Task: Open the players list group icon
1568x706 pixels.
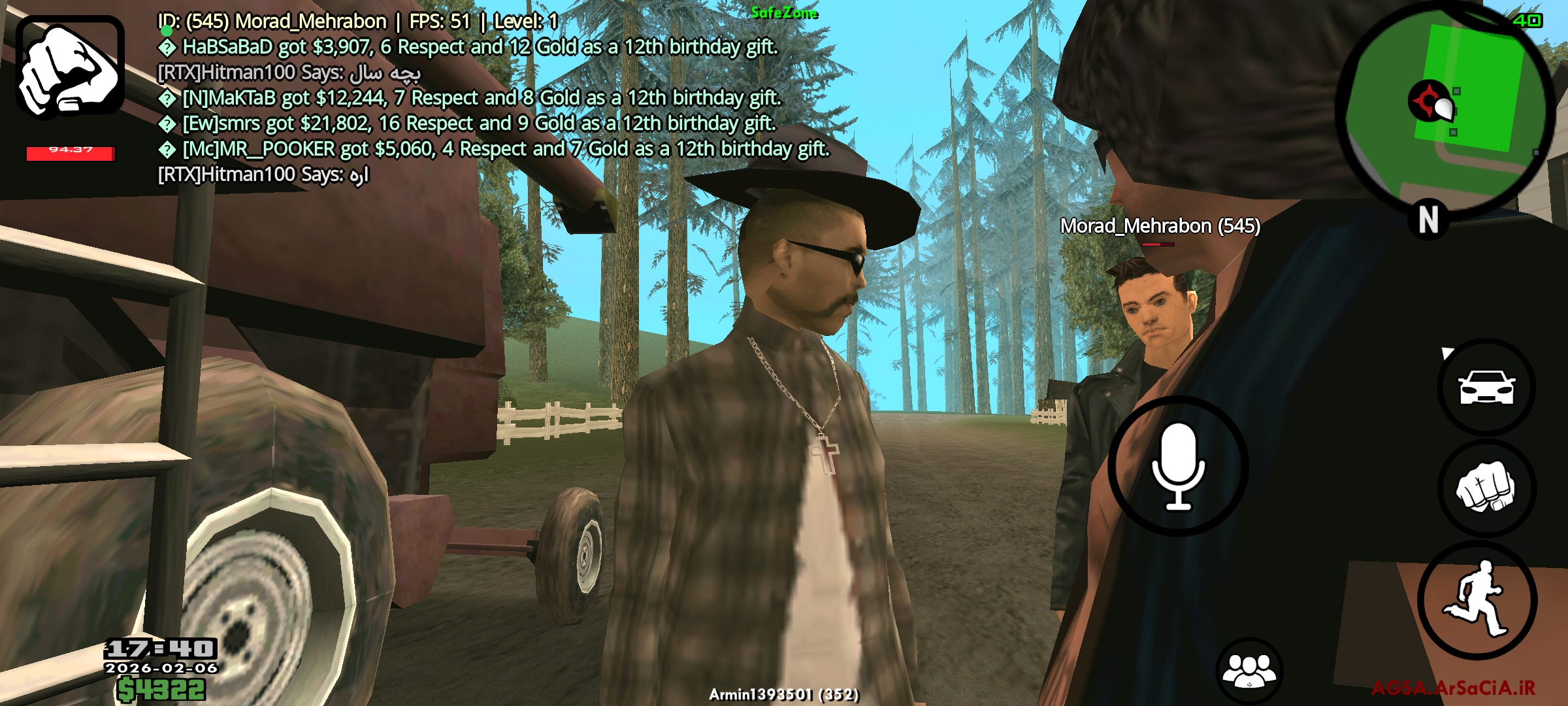Action: point(1249,670)
